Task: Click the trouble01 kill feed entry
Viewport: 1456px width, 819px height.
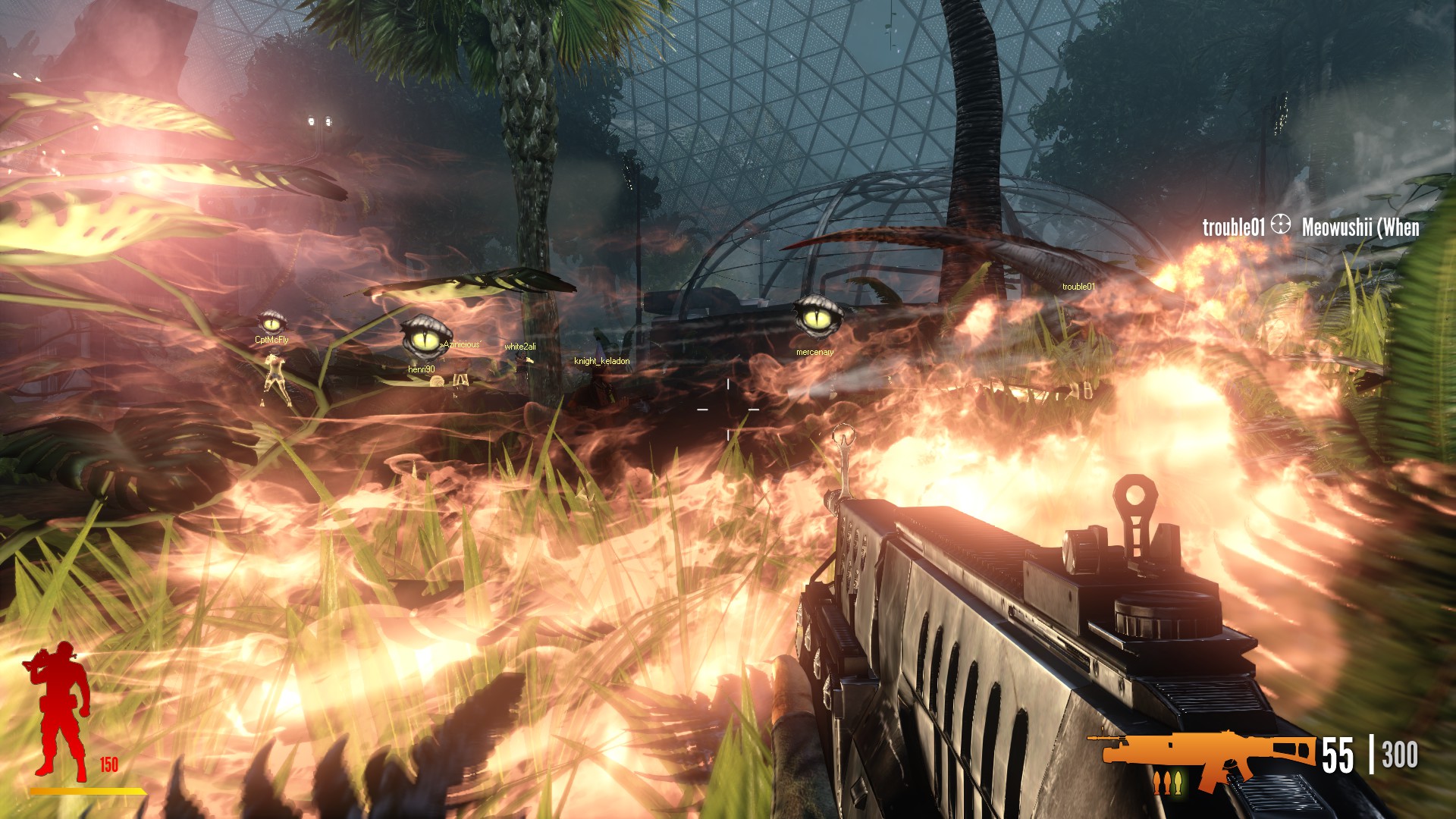Action: (x=1233, y=227)
